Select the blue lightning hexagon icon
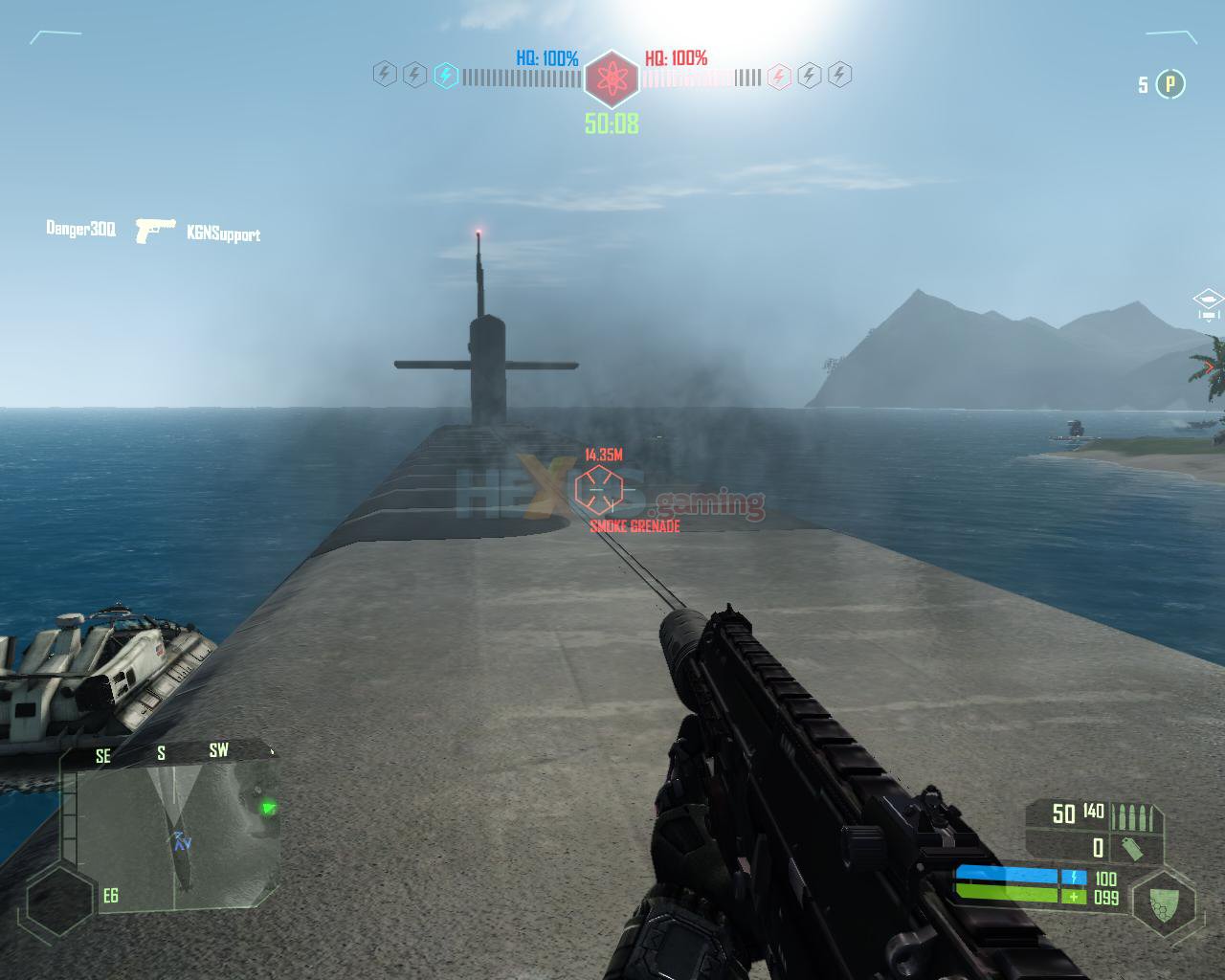The width and height of the screenshot is (1225, 980). (x=445, y=75)
